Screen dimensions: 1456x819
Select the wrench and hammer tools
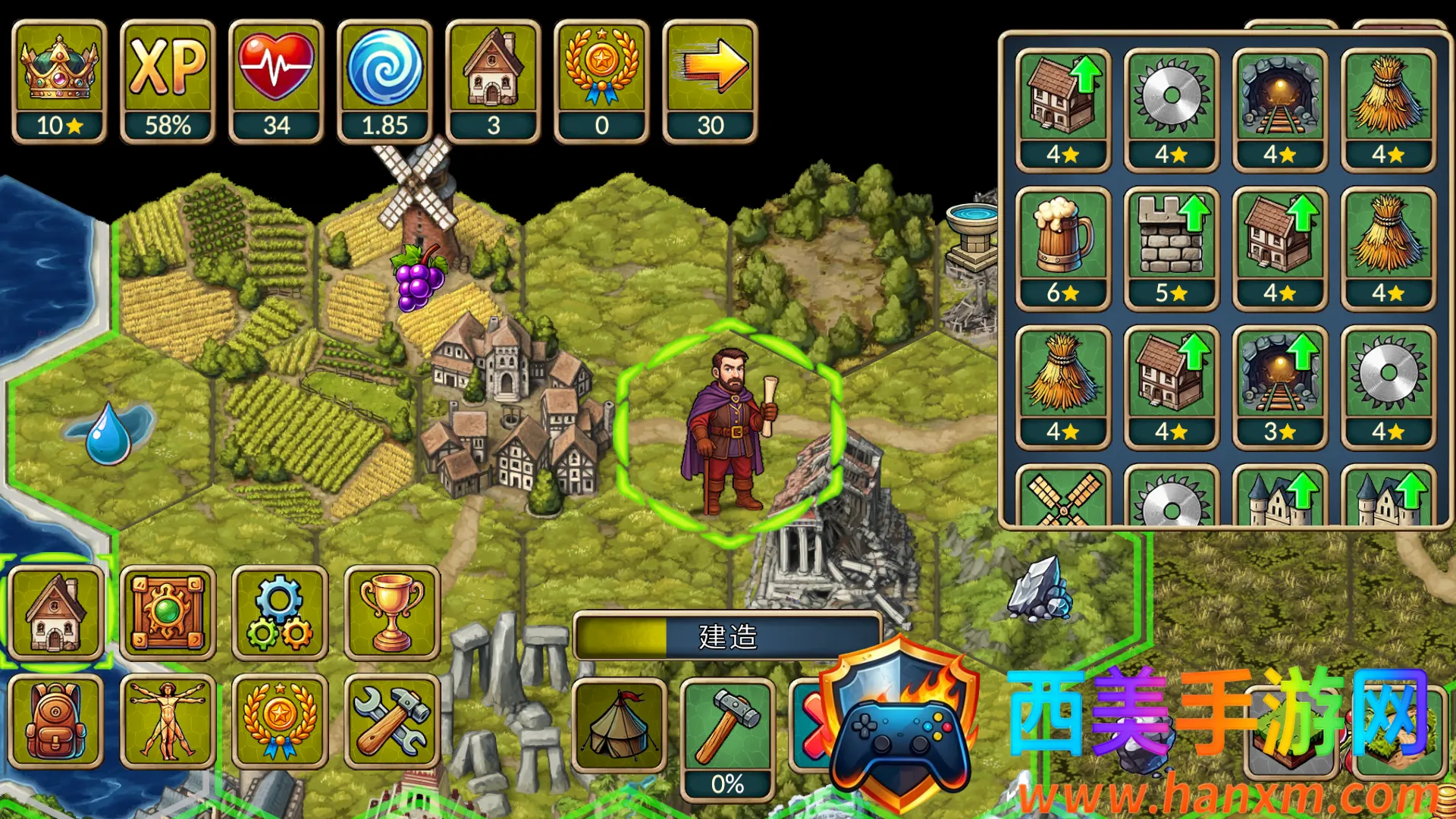(392, 721)
